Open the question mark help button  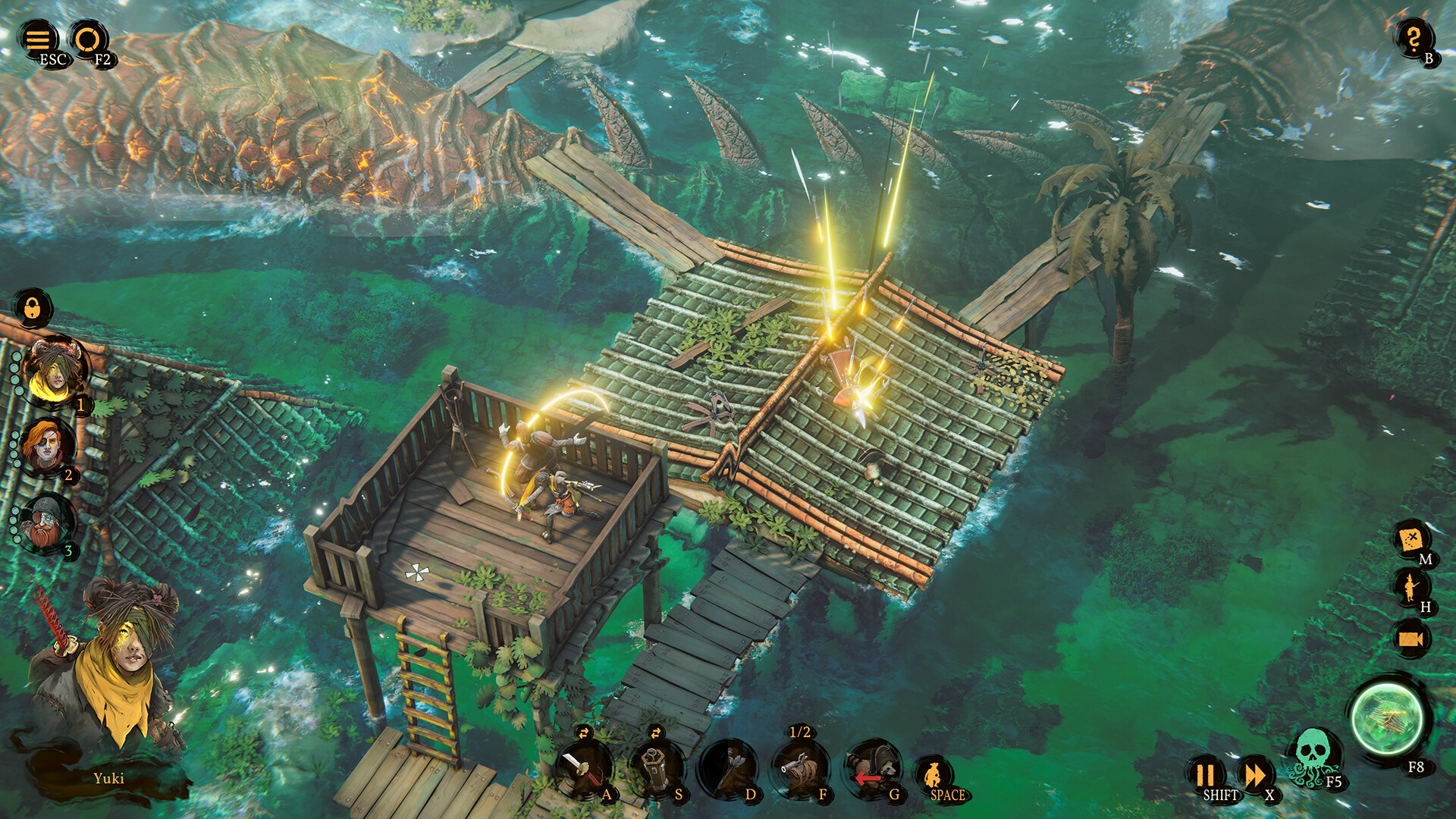click(x=1413, y=38)
